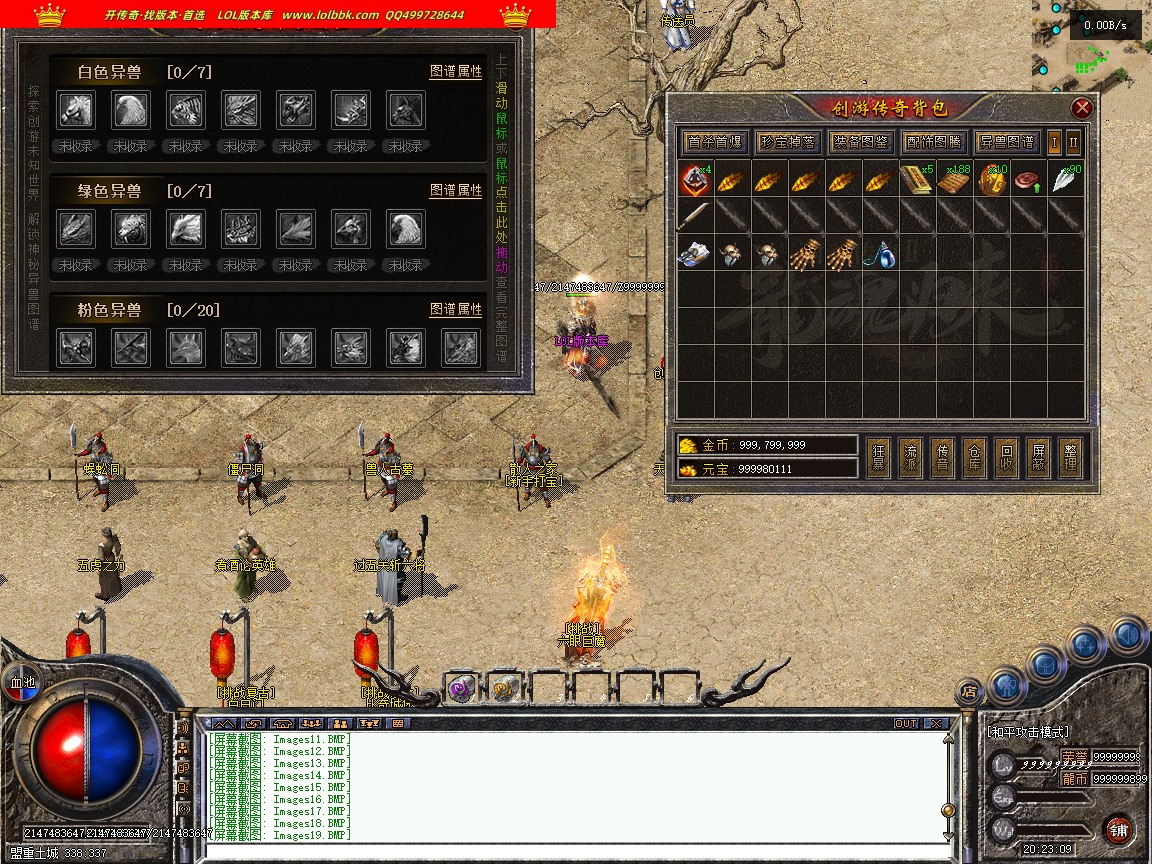Viewport: 1152px width, 864px height.
Task: Open the 首杀首爆 tab in the bag
Action: pos(714,142)
